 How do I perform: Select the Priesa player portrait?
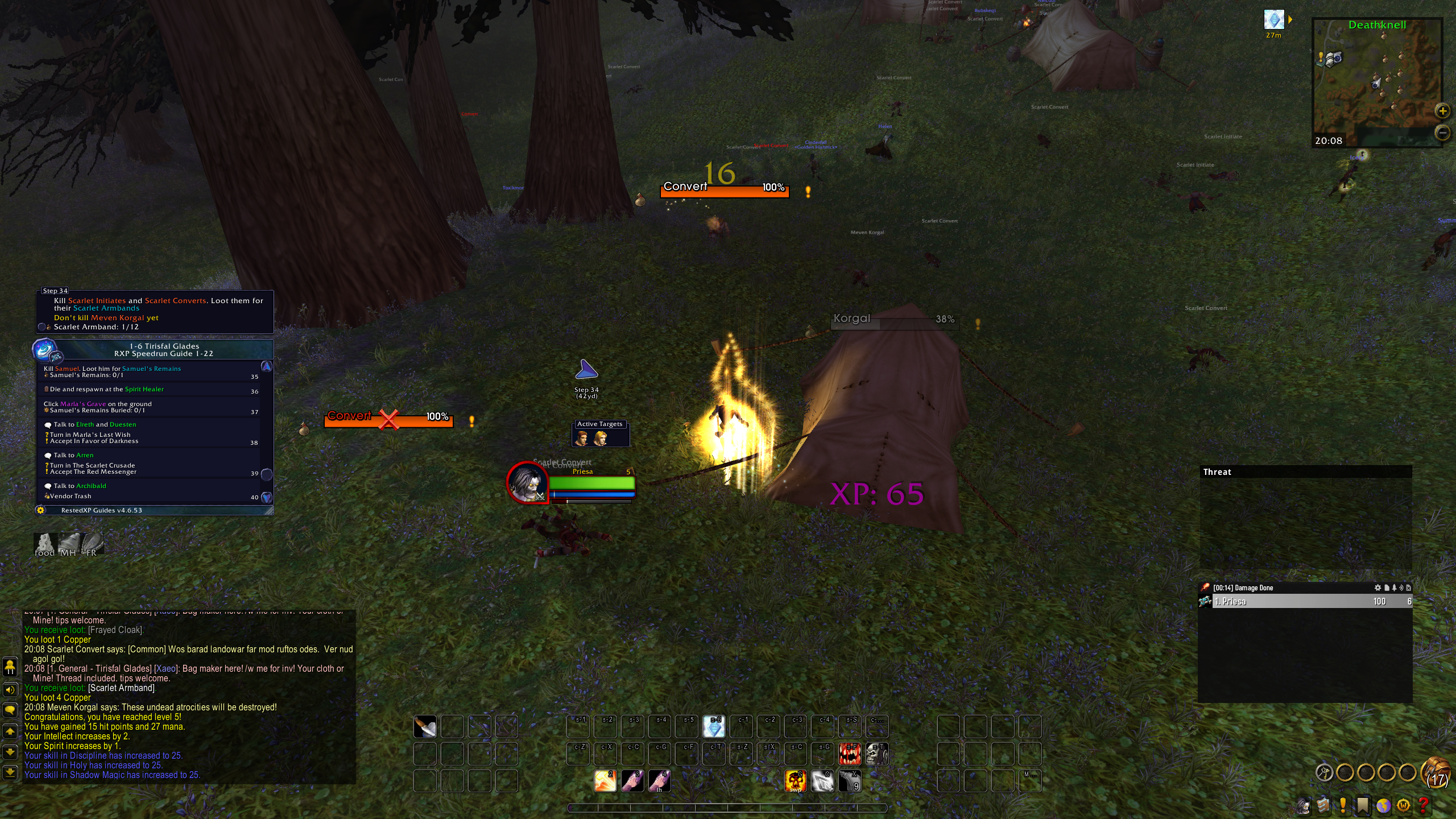point(527,482)
